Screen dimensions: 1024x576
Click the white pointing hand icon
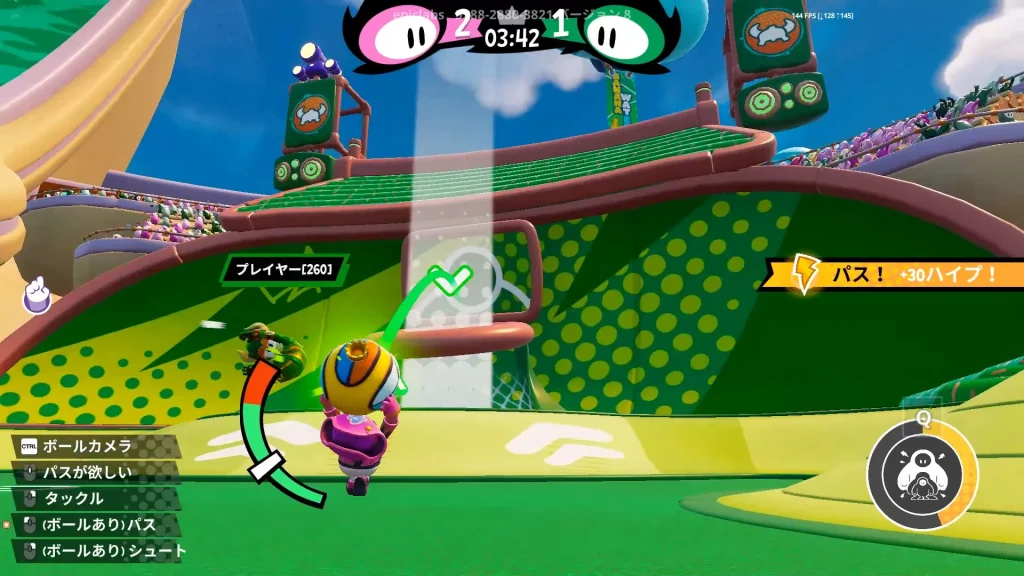coord(38,294)
